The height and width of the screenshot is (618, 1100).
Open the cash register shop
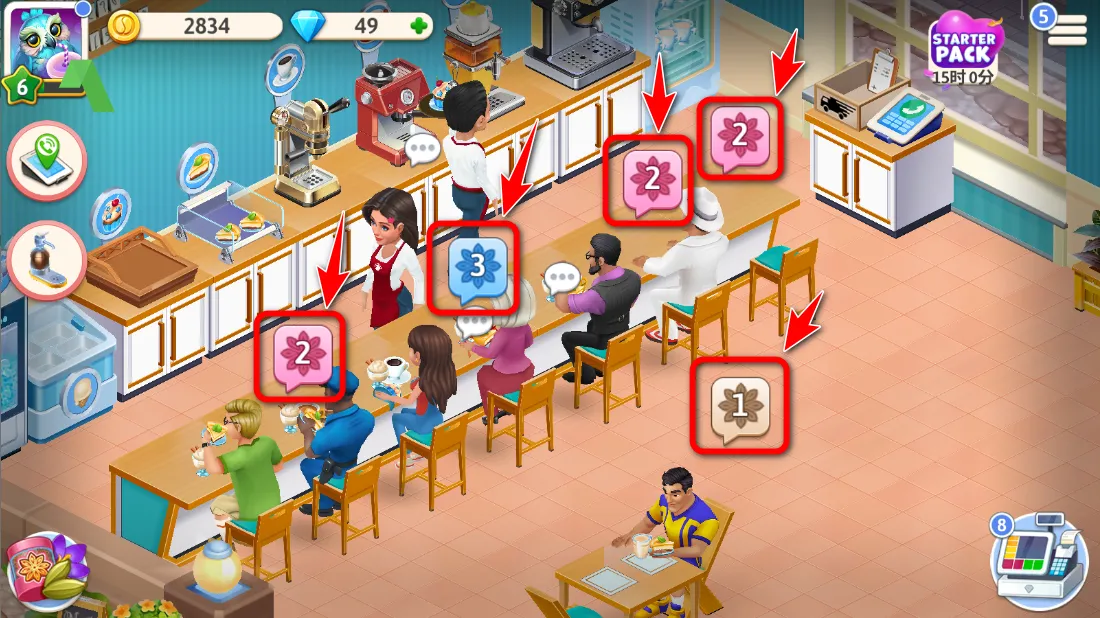click(x=1040, y=558)
